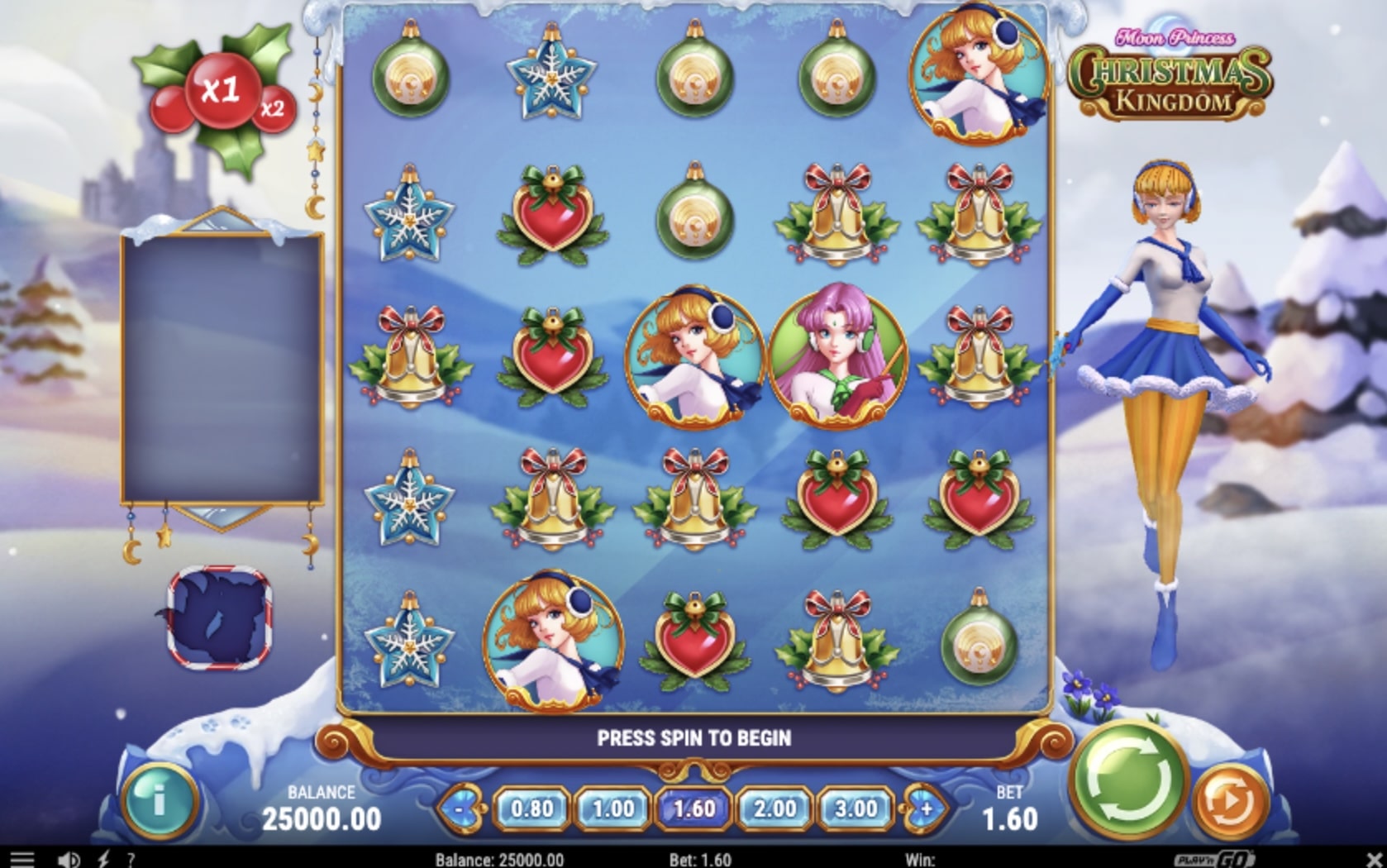Increase bet with the plus diamond button
1387x868 pixels.
tap(924, 810)
